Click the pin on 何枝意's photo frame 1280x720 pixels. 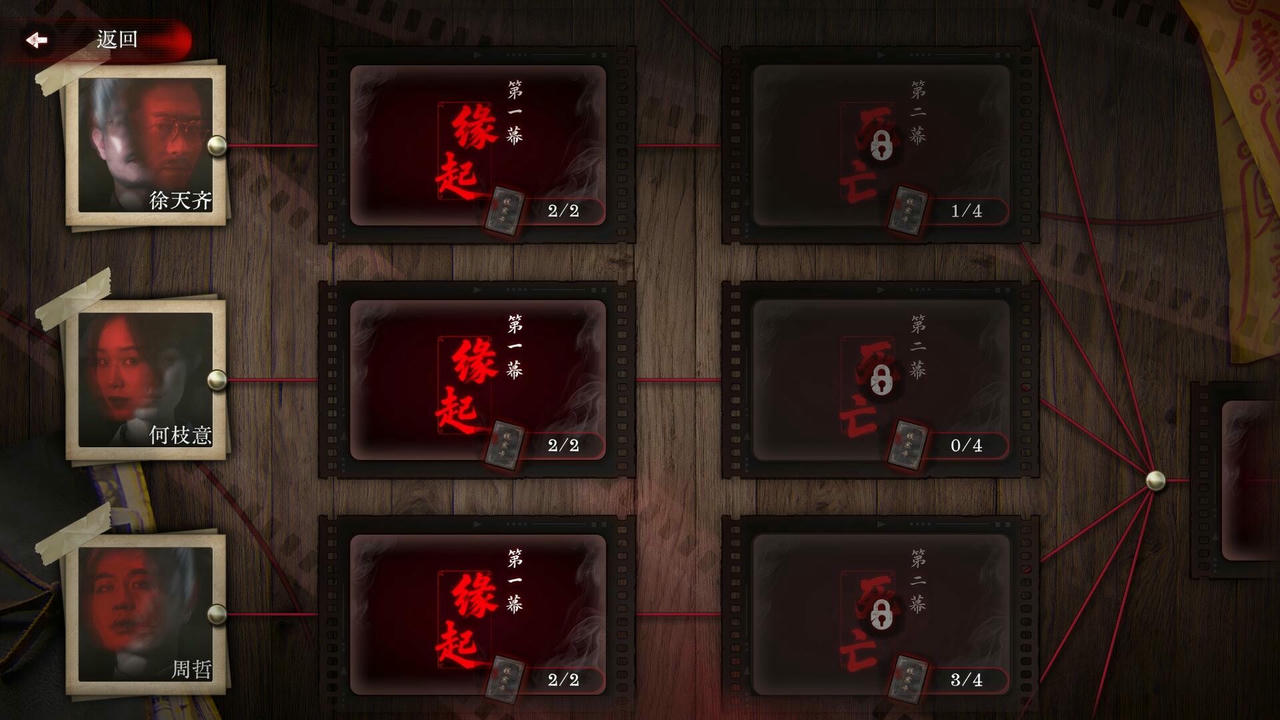pos(216,379)
